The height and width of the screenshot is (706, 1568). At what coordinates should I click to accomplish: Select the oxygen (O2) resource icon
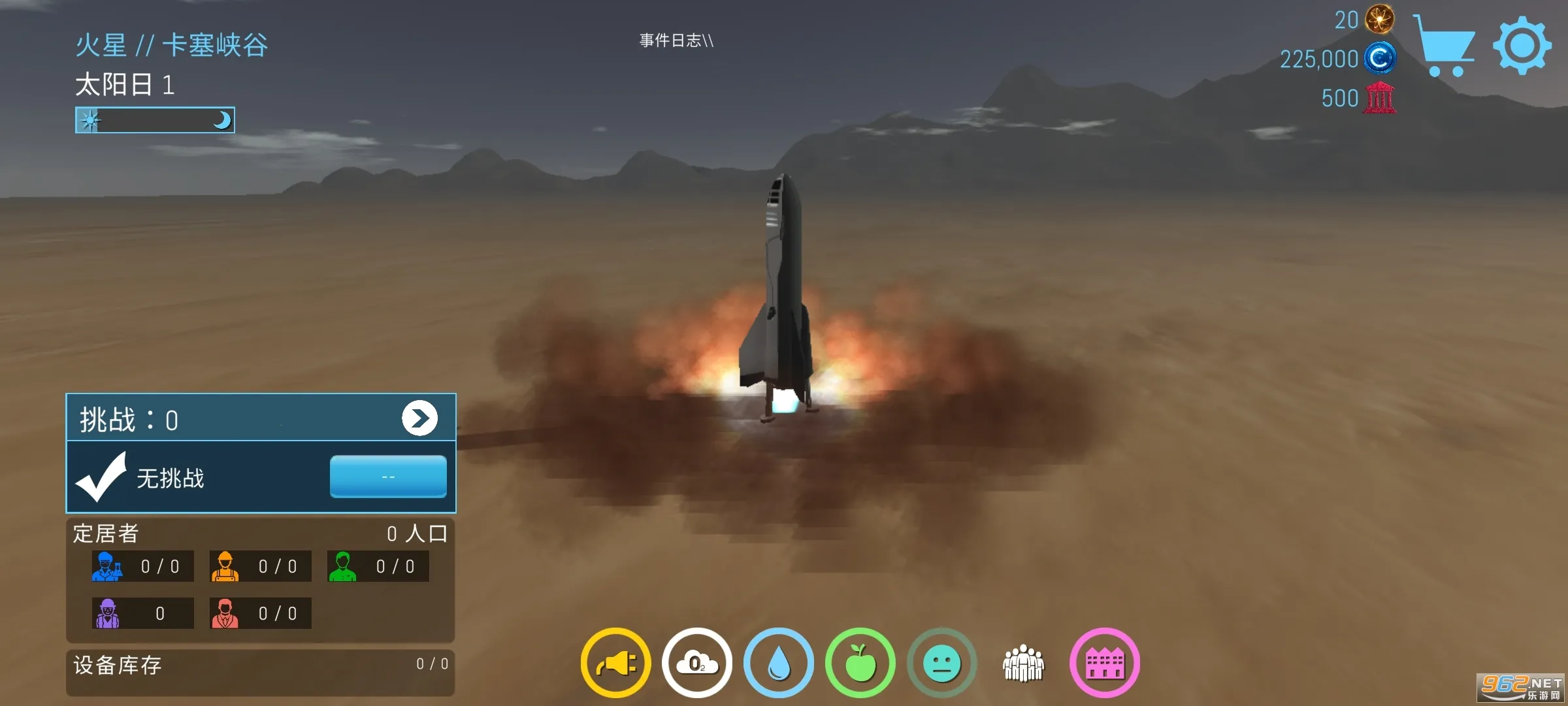point(696,662)
